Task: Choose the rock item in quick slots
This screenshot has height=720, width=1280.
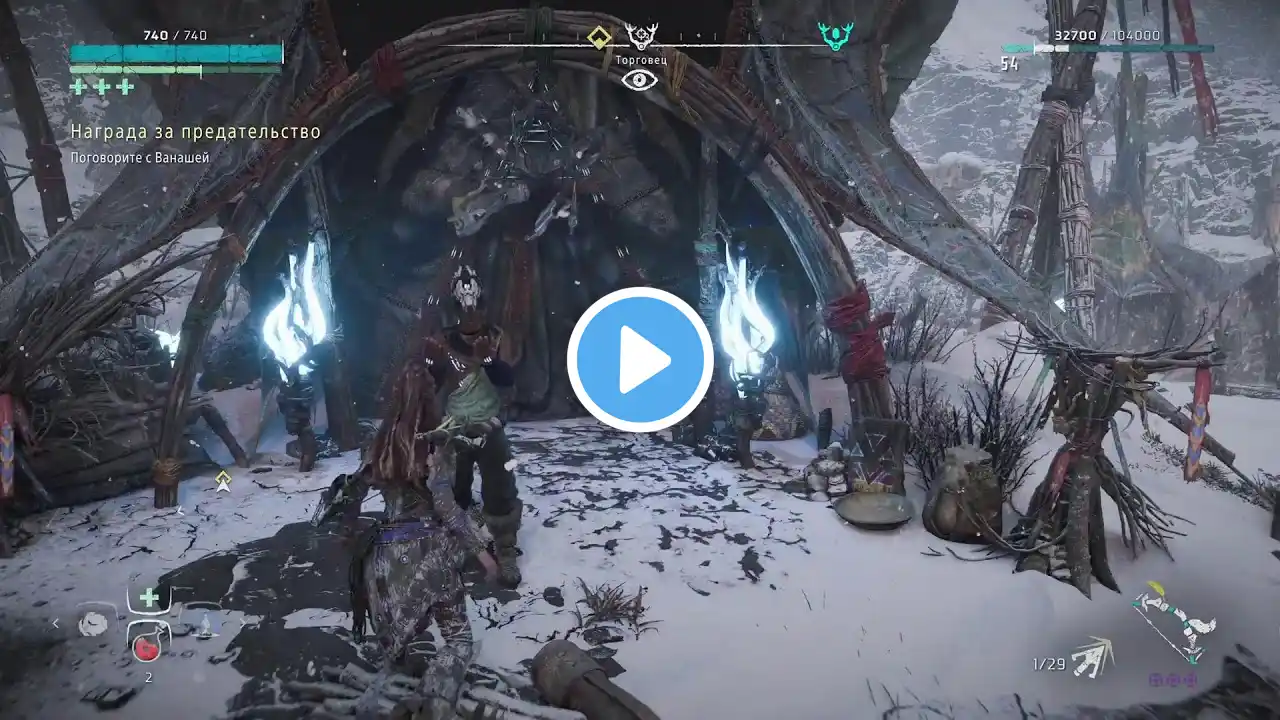Action: (x=93, y=624)
